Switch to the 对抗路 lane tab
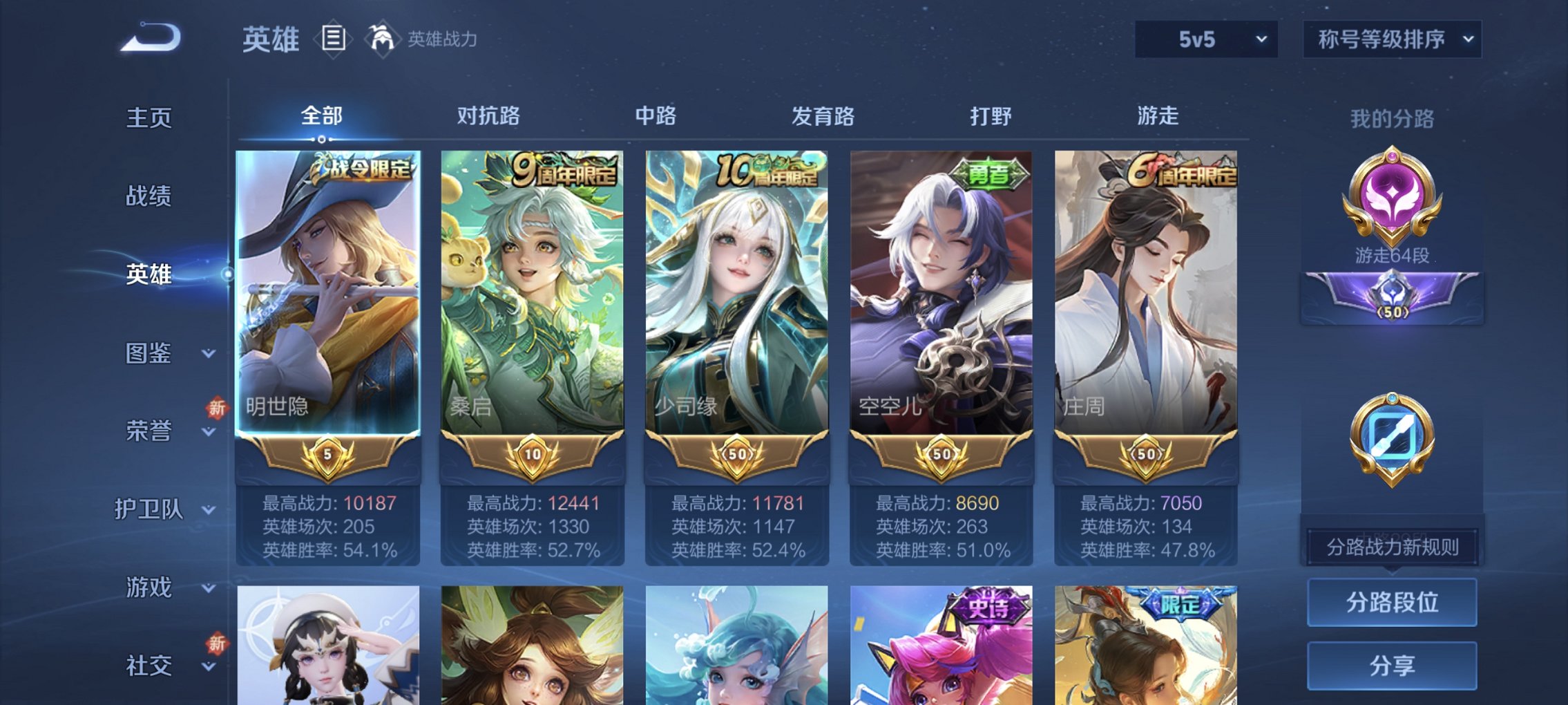Image resolution: width=1568 pixels, height=705 pixels. [x=489, y=117]
